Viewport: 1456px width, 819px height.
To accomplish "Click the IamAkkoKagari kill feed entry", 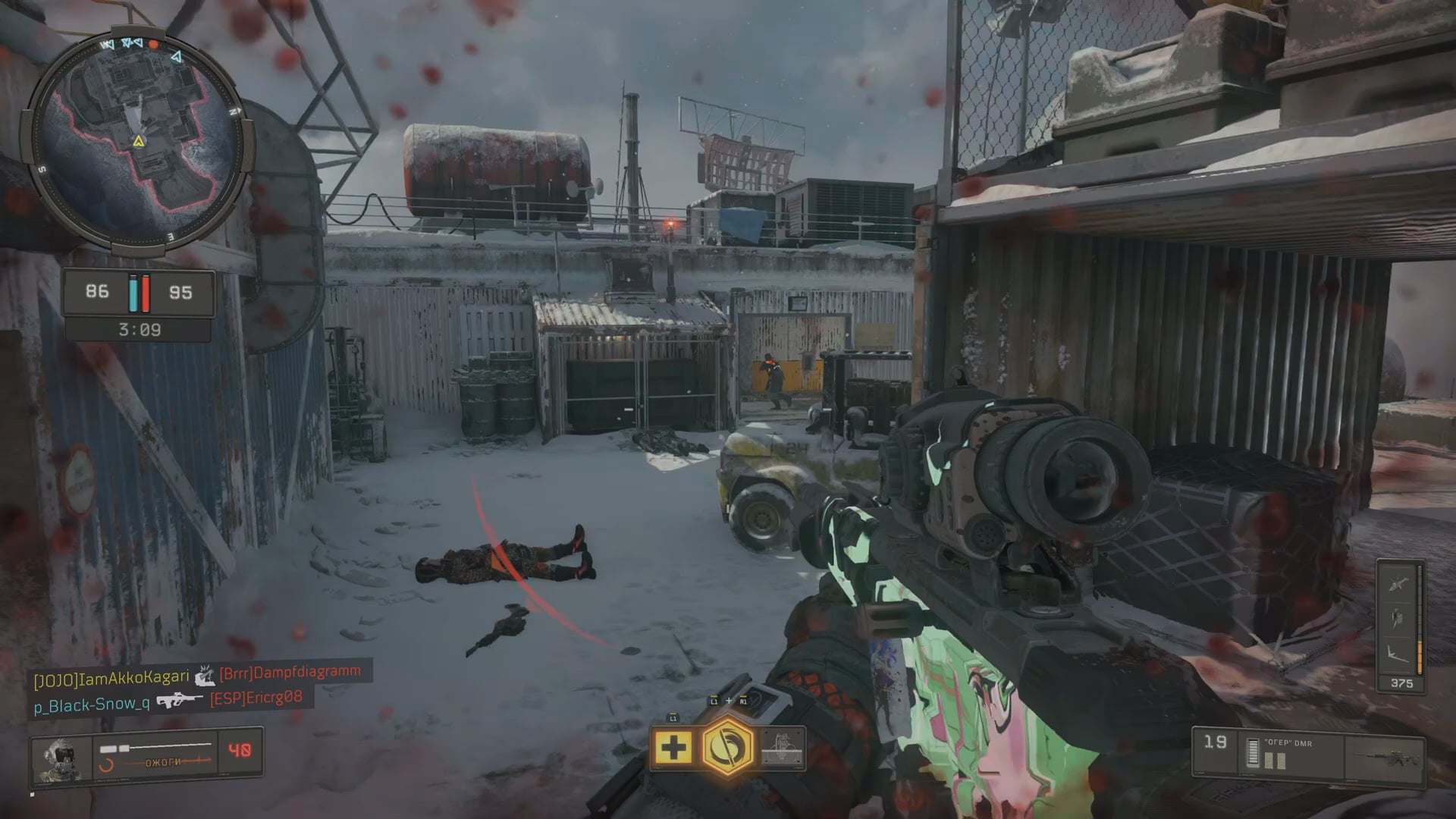I will coord(111,678).
